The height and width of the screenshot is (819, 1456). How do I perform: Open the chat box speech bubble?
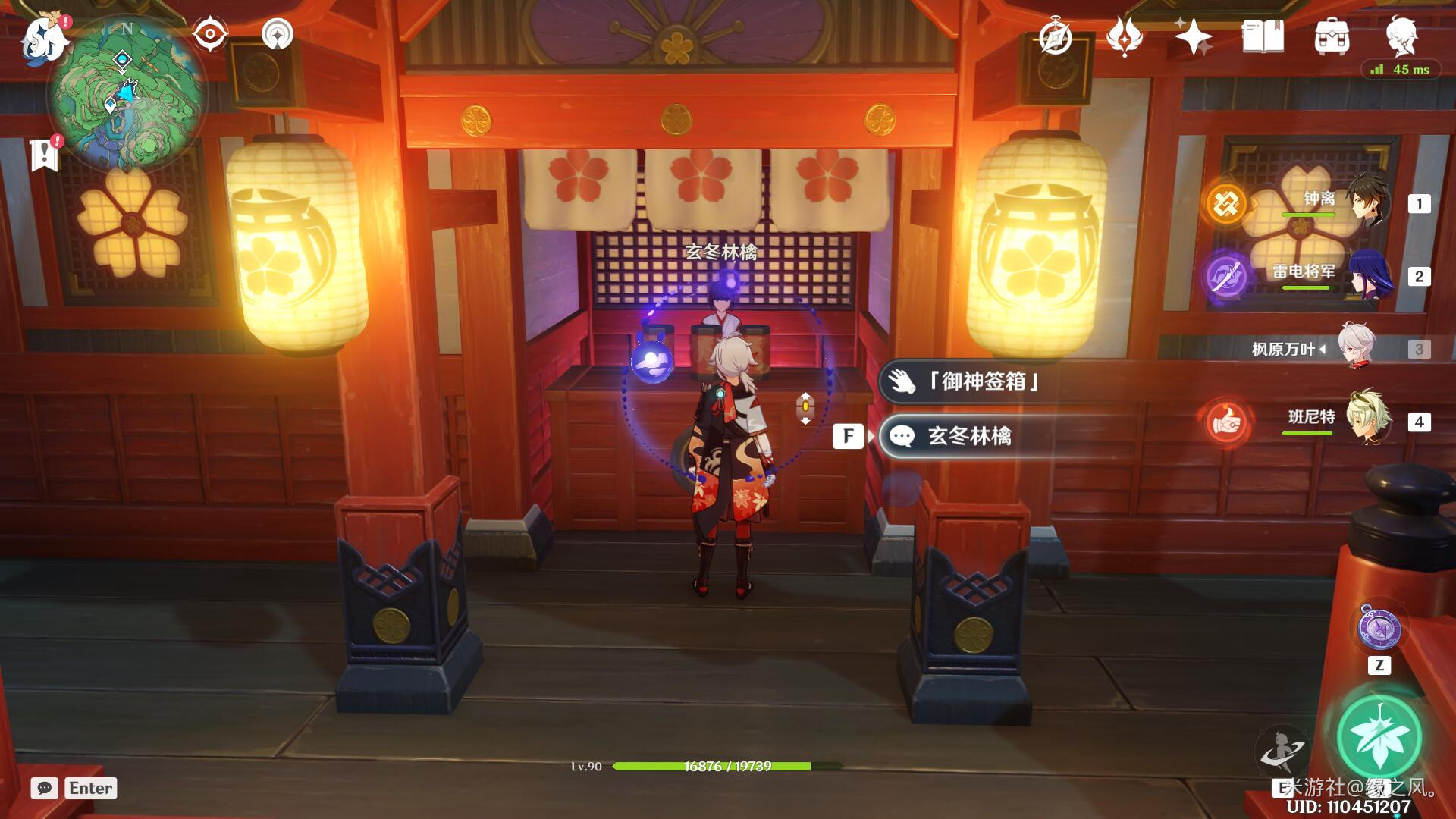point(45,788)
